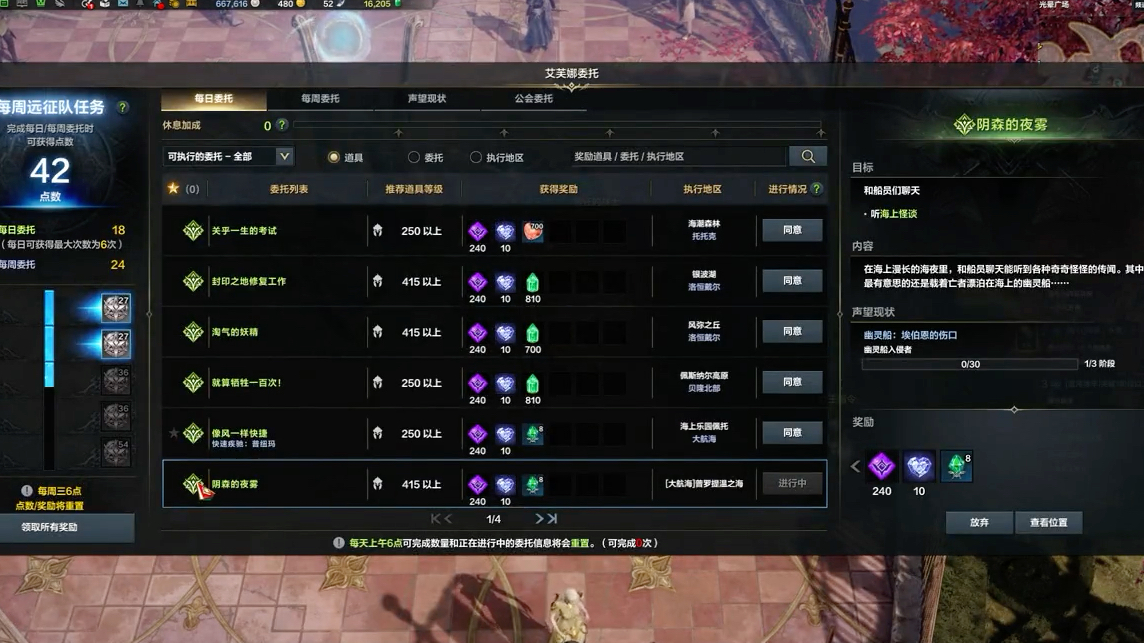The width and height of the screenshot is (1144, 643).
Task: Open the 声望现状 tab
Action: [427, 99]
